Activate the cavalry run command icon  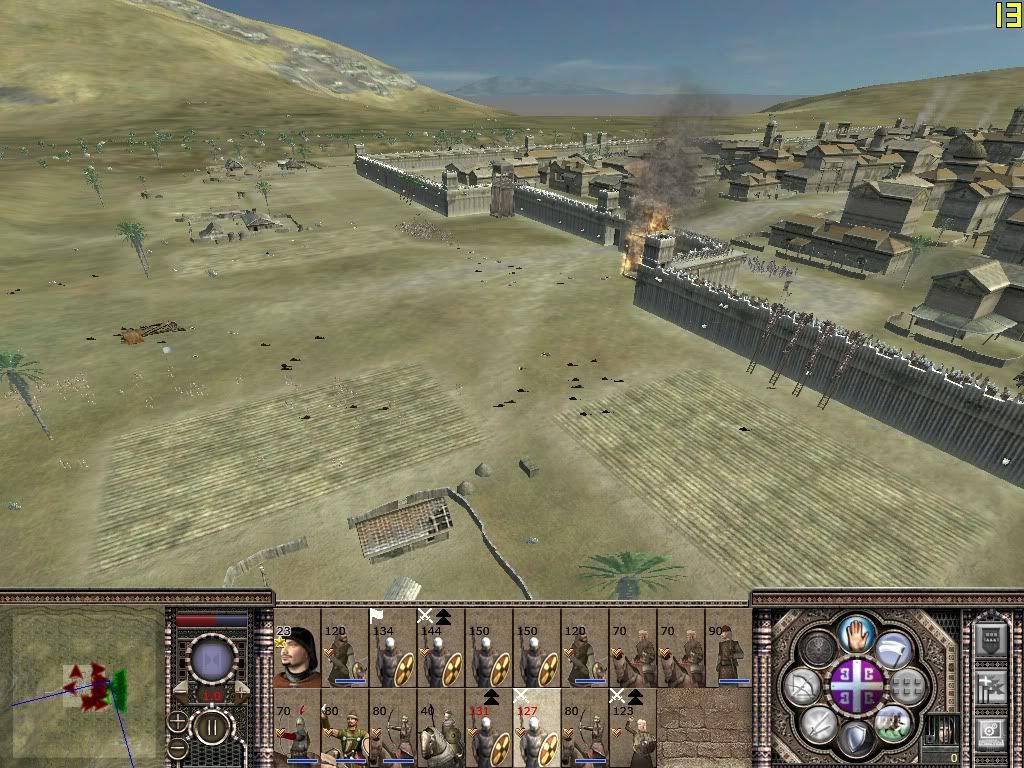click(893, 722)
